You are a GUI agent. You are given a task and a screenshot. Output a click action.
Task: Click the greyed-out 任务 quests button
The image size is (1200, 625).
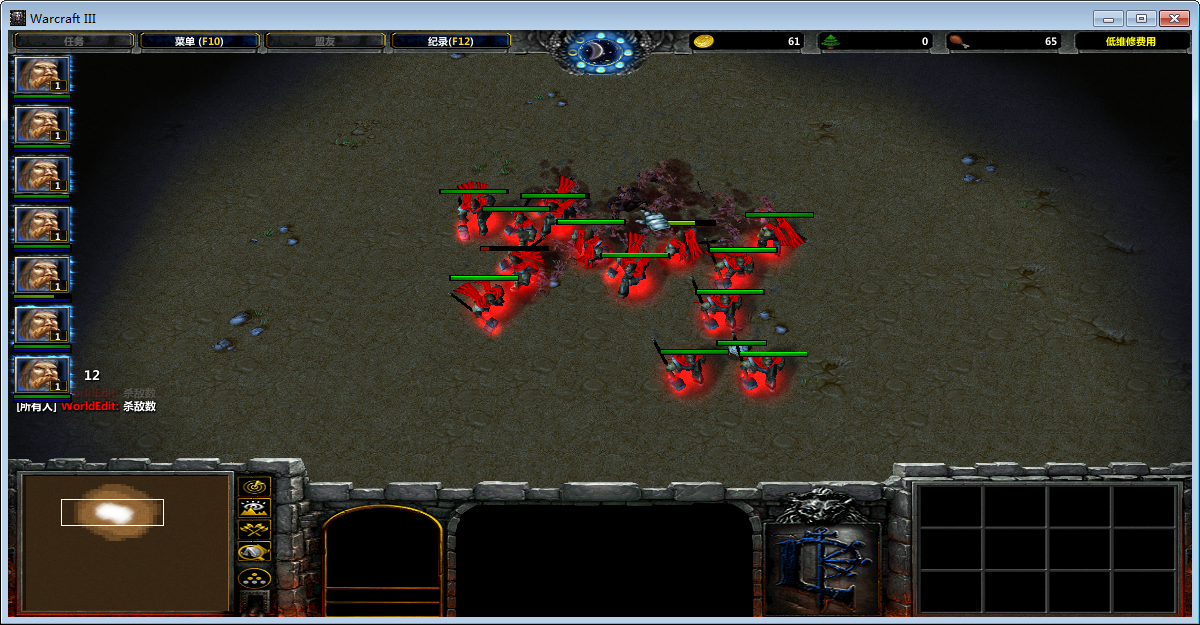pos(74,41)
